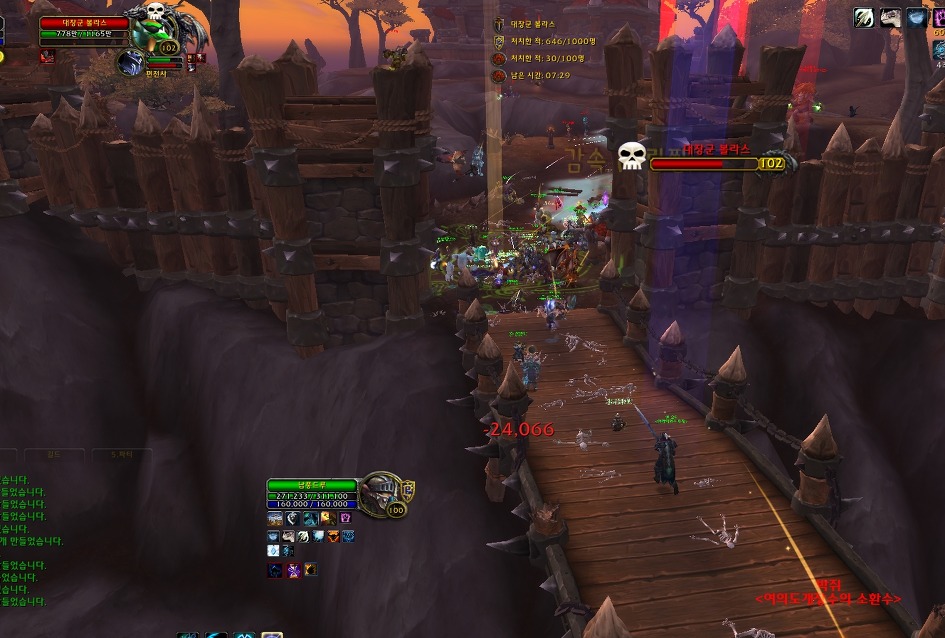Click the purple paw buff under player frame

point(345,519)
